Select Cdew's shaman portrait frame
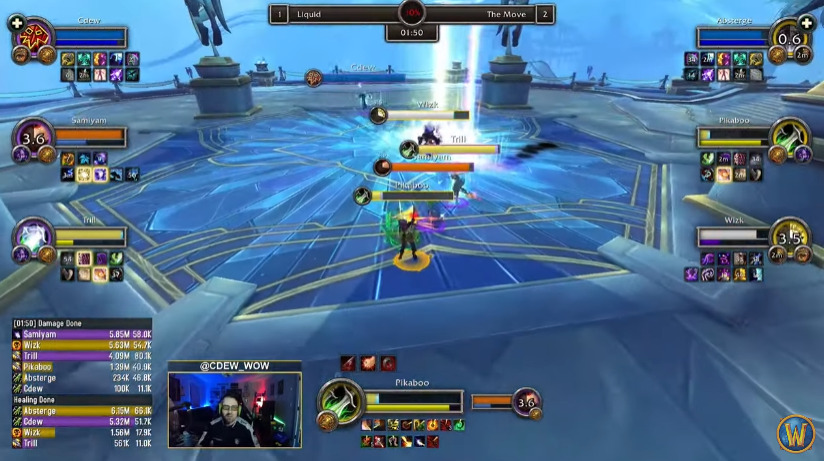This screenshot has width=824, height=461. [33, 39]
